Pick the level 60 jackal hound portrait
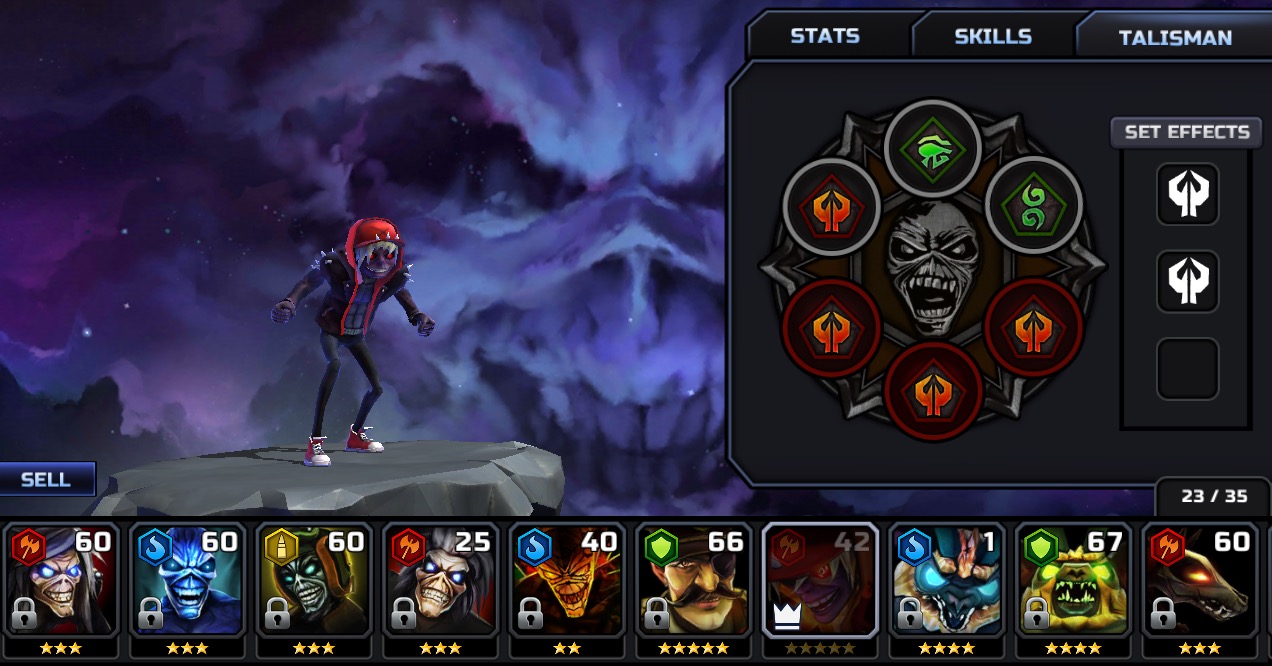Screen dimensions: 1272x666 click(x=1200, y=581)
